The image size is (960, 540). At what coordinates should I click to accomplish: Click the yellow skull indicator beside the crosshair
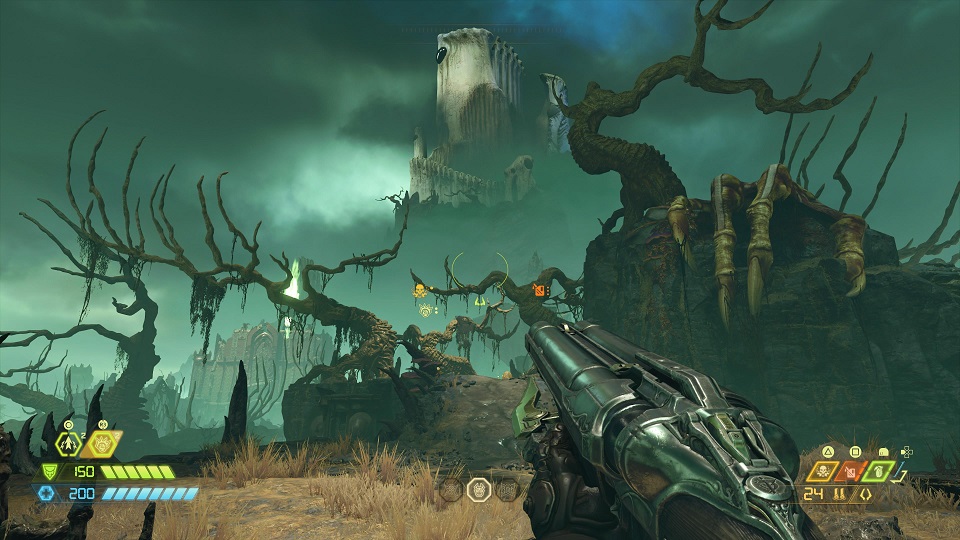click(420, 290)
